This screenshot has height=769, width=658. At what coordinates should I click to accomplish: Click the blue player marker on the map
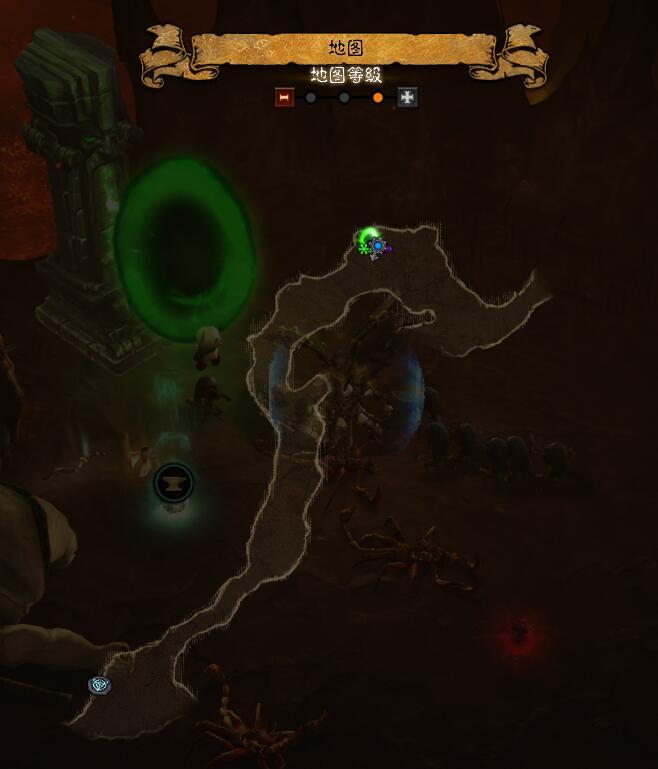click(x=377, y=245)
